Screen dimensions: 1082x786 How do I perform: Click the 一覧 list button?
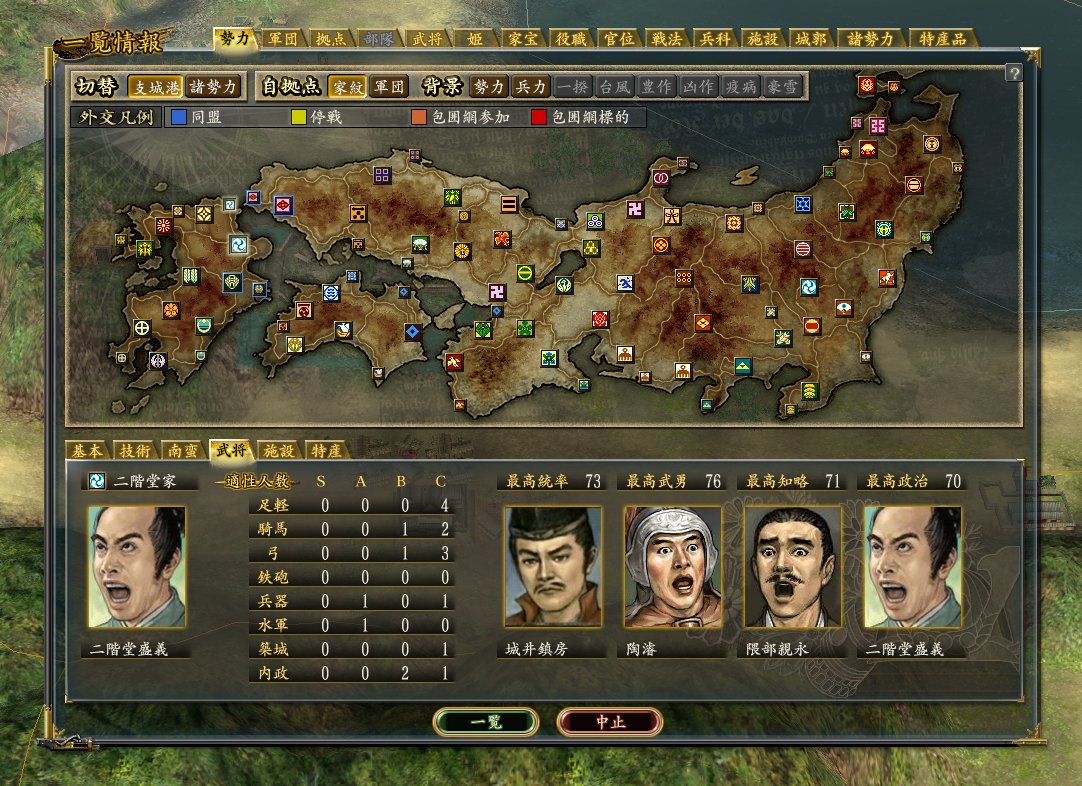tap(486, 721)
